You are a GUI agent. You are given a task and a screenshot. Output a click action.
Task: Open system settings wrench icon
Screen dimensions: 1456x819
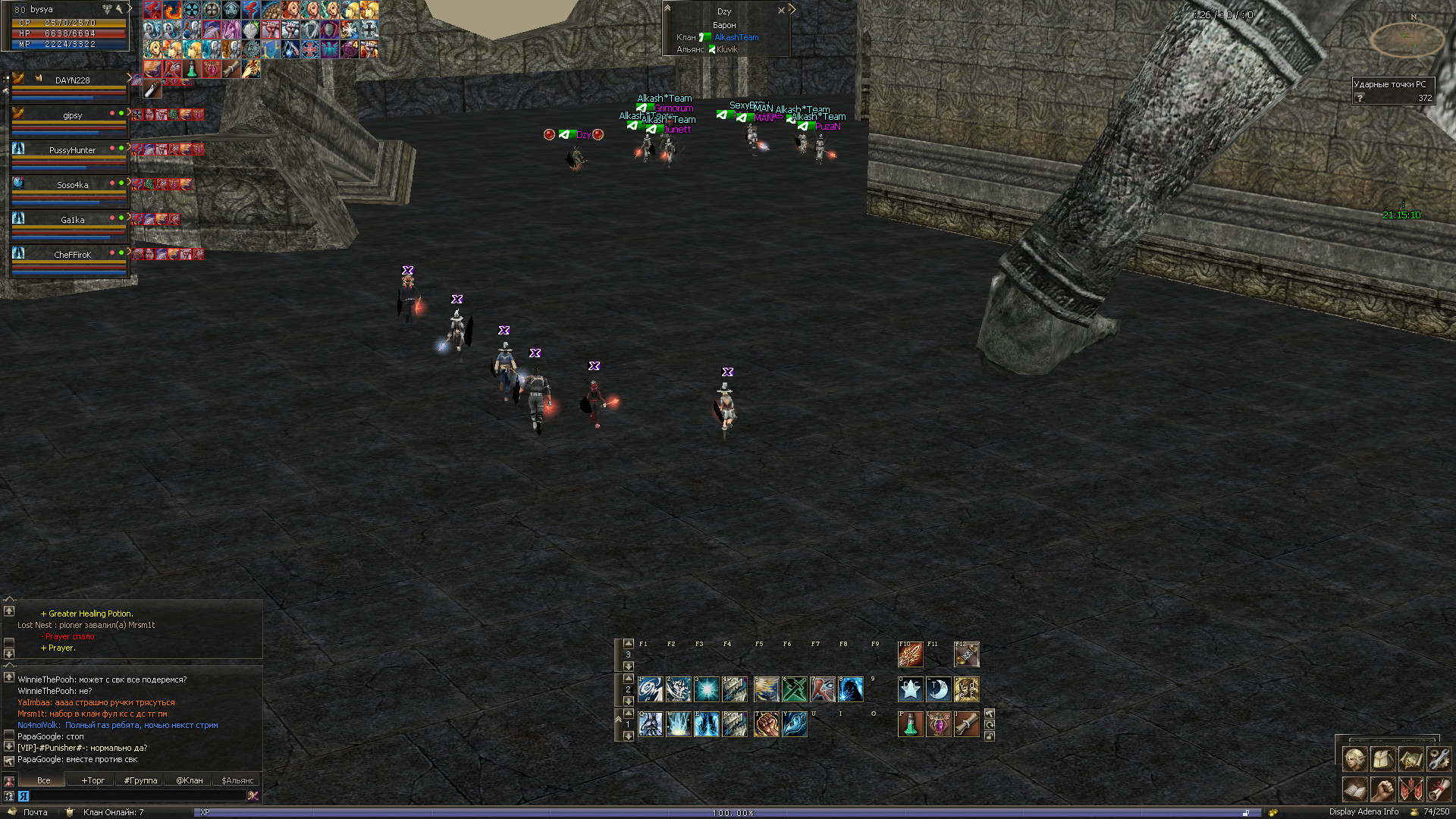pos(1439,758)
